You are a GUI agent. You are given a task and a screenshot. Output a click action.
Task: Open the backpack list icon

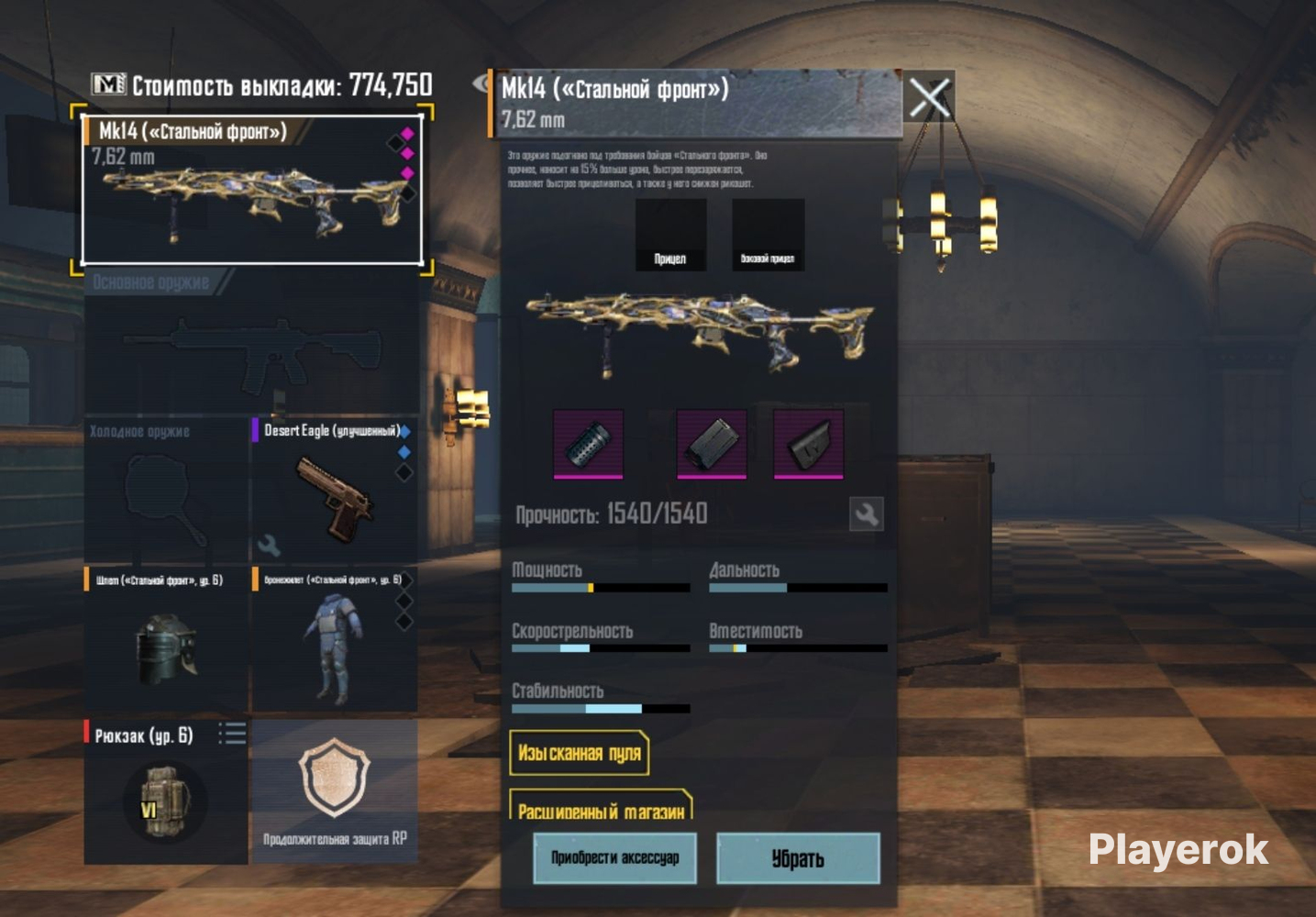[x=232, y=734]
